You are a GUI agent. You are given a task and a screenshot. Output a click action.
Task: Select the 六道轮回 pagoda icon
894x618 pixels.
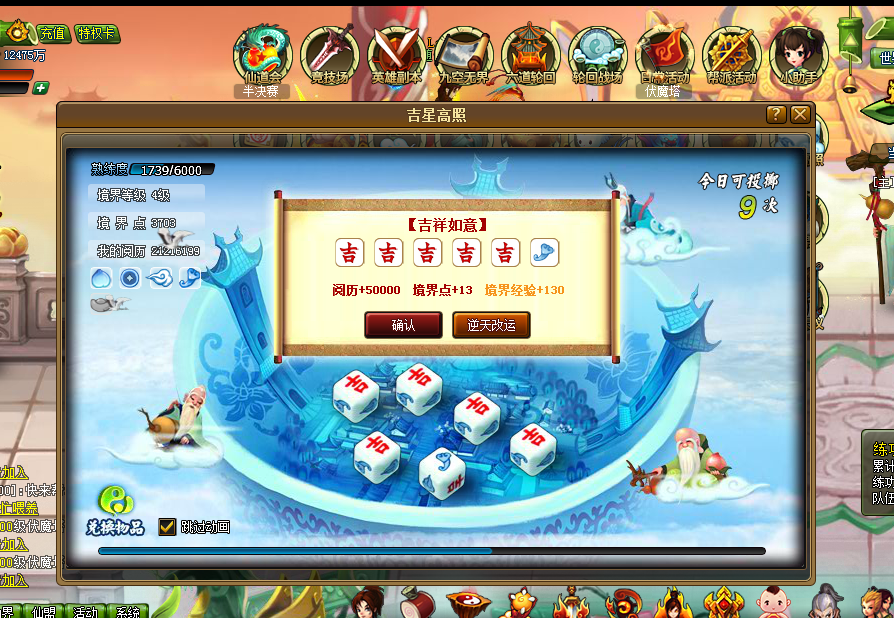[530, 53]
